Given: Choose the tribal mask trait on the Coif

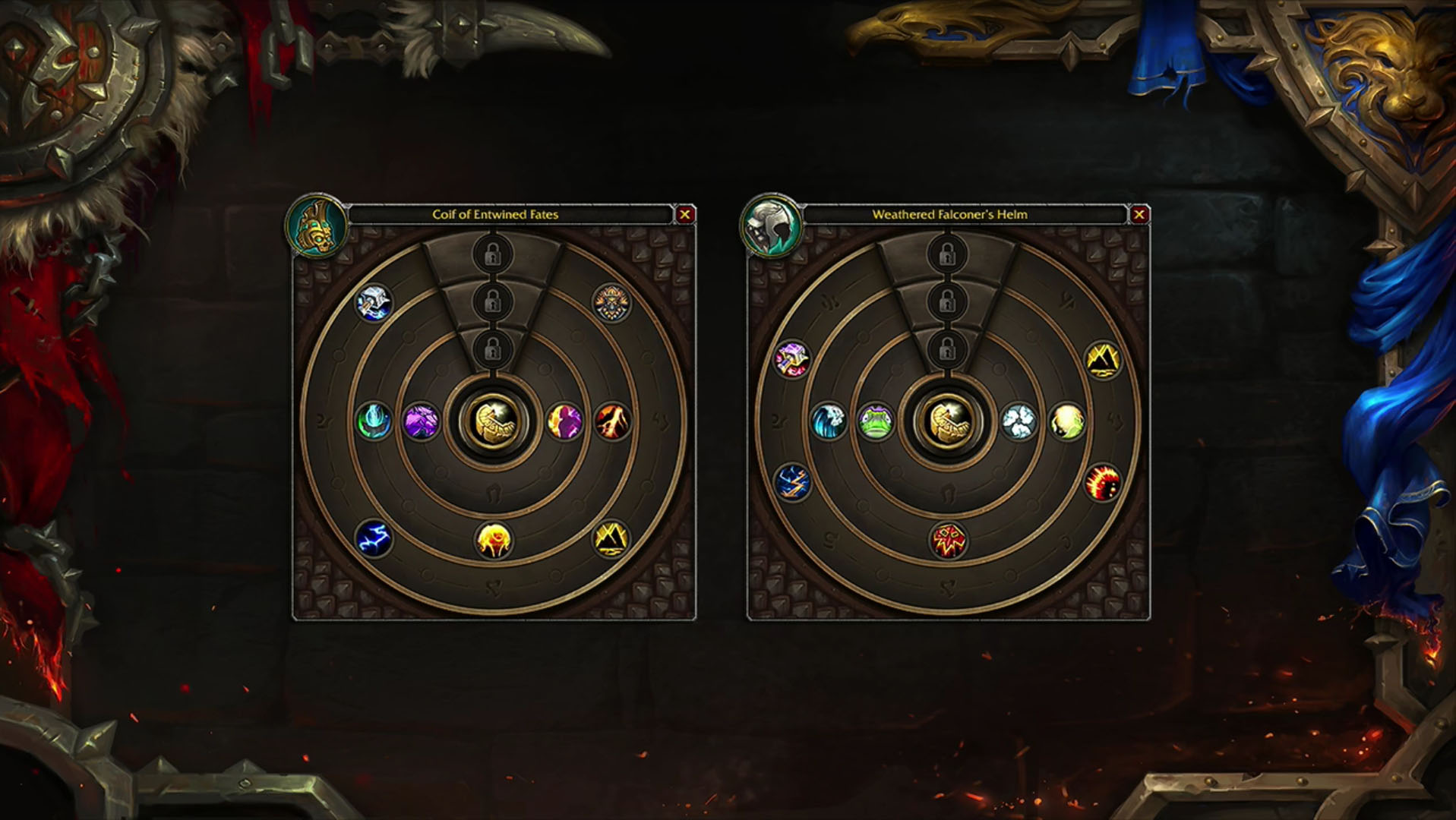Looking at the screenshot, I should coord(611,303).
